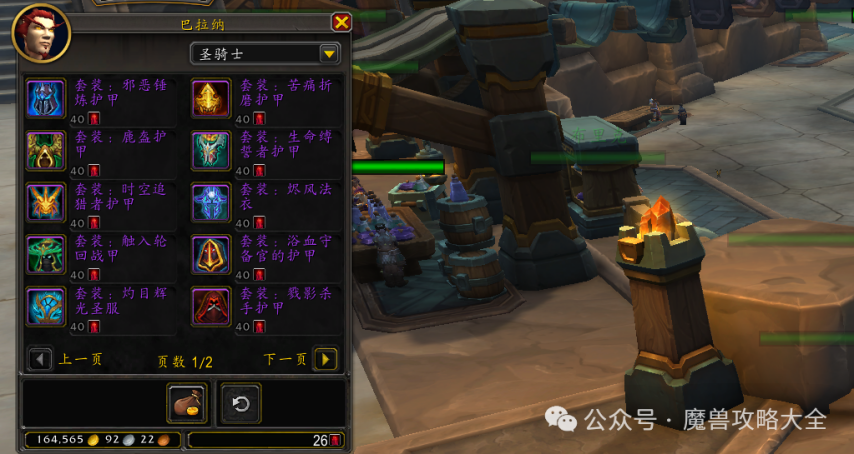Choose the 灼目辉光圣服 set item
This screenshot has width=854, height=454.
pos(46,306)
